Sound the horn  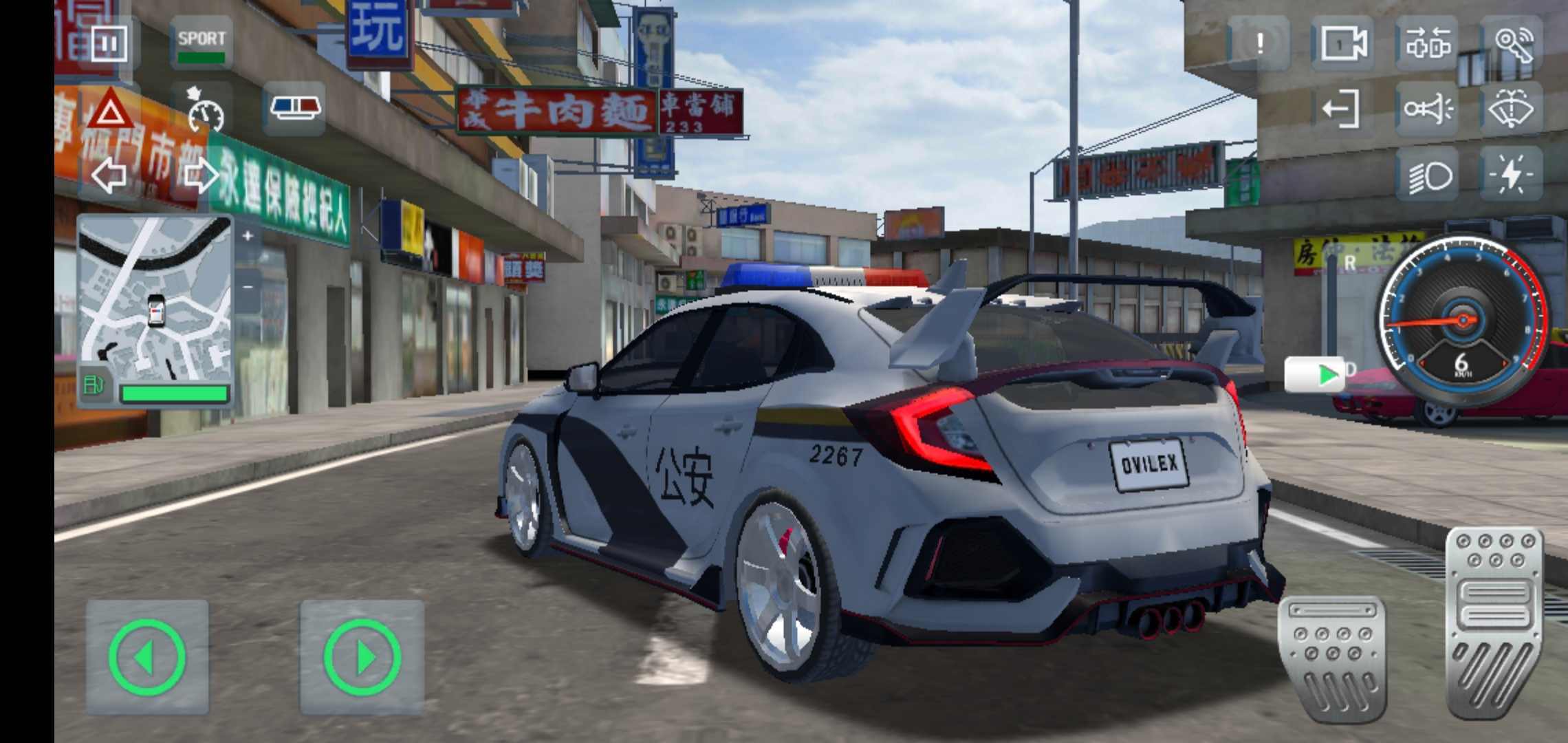[x=1427, y=109]
